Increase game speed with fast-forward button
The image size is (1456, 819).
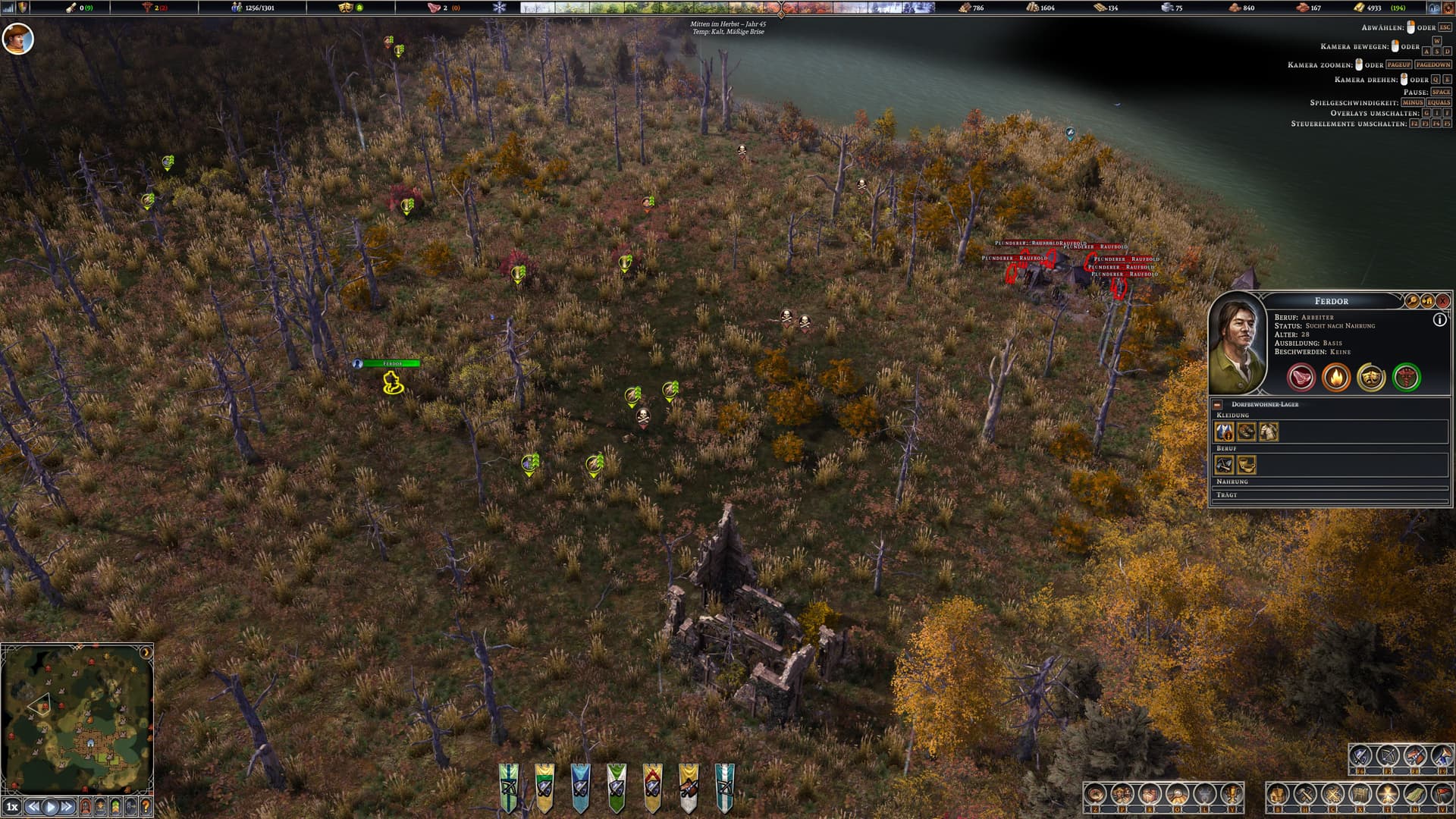point(67,807)
